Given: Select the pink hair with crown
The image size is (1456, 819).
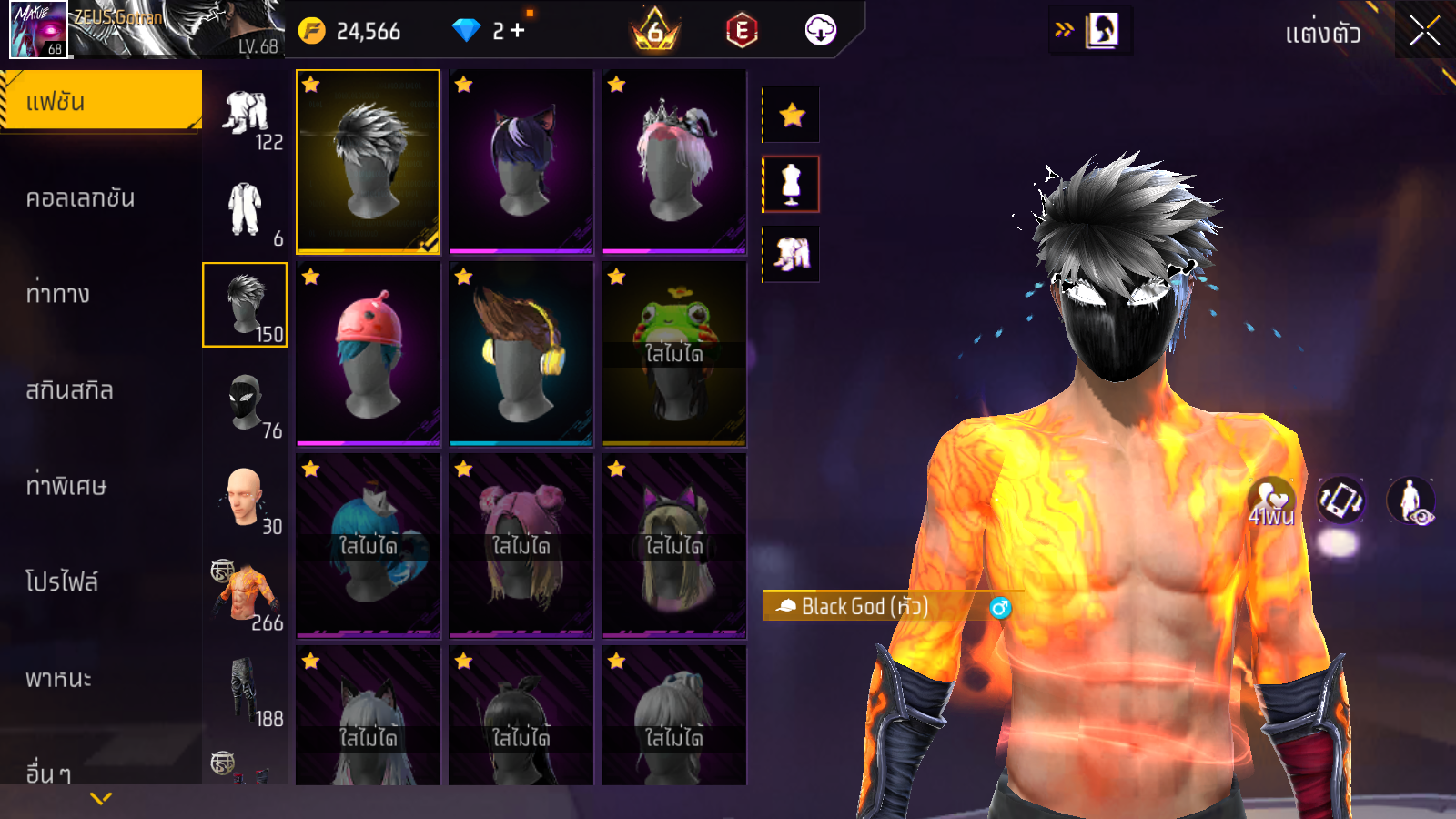Looking at the screenshot, I should [x=673, y=161].
